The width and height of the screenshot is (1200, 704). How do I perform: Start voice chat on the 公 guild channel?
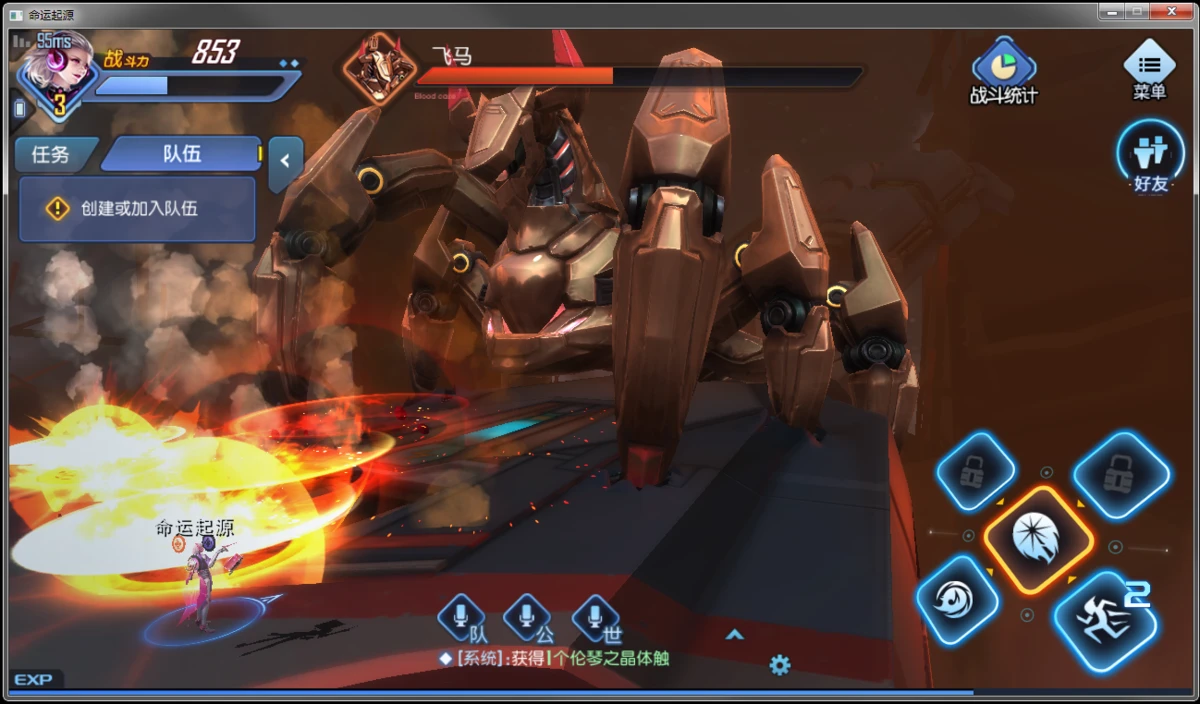(x=528, y=618)
